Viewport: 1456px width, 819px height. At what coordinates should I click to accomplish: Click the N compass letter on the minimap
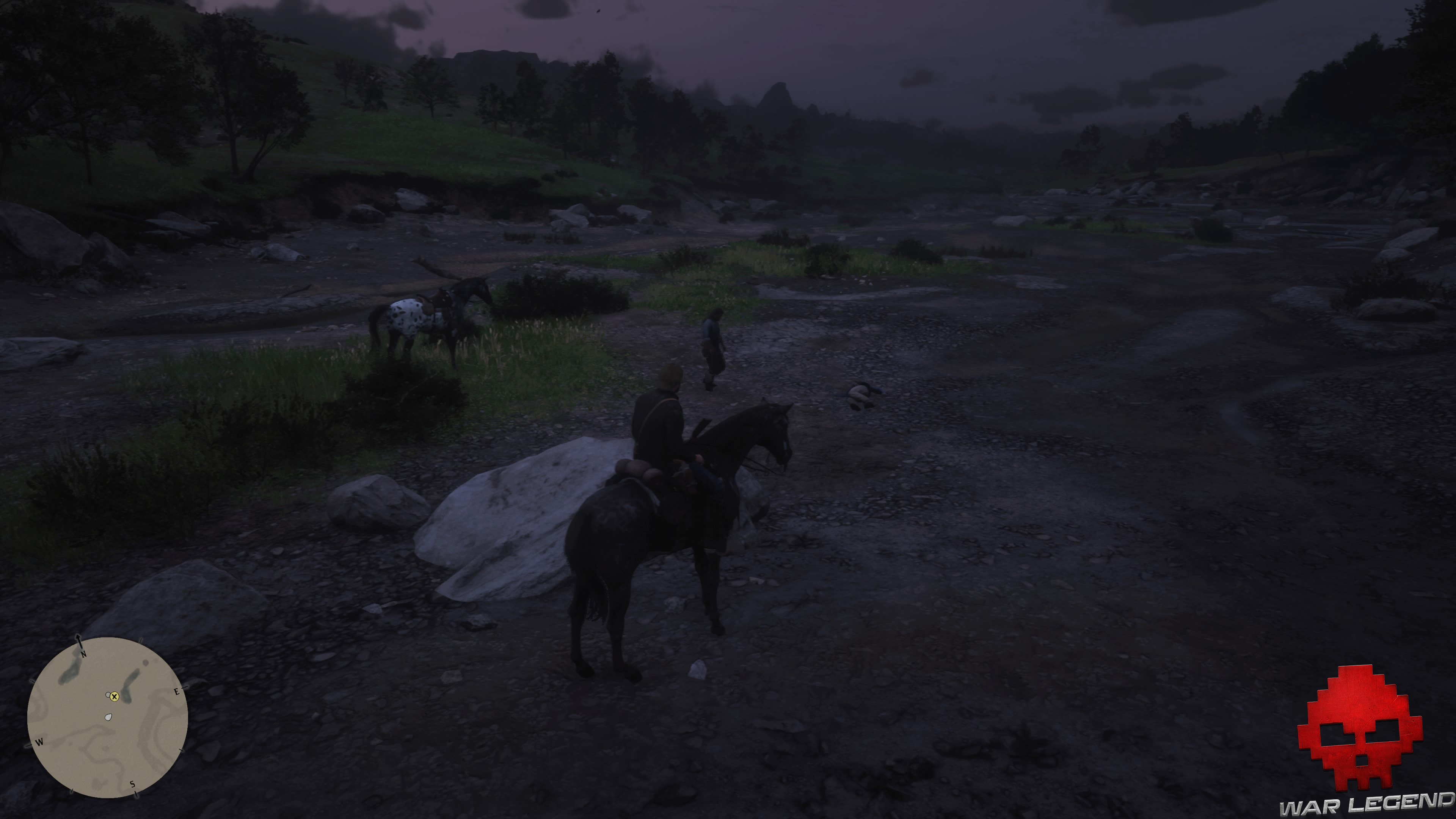(84, 654)
